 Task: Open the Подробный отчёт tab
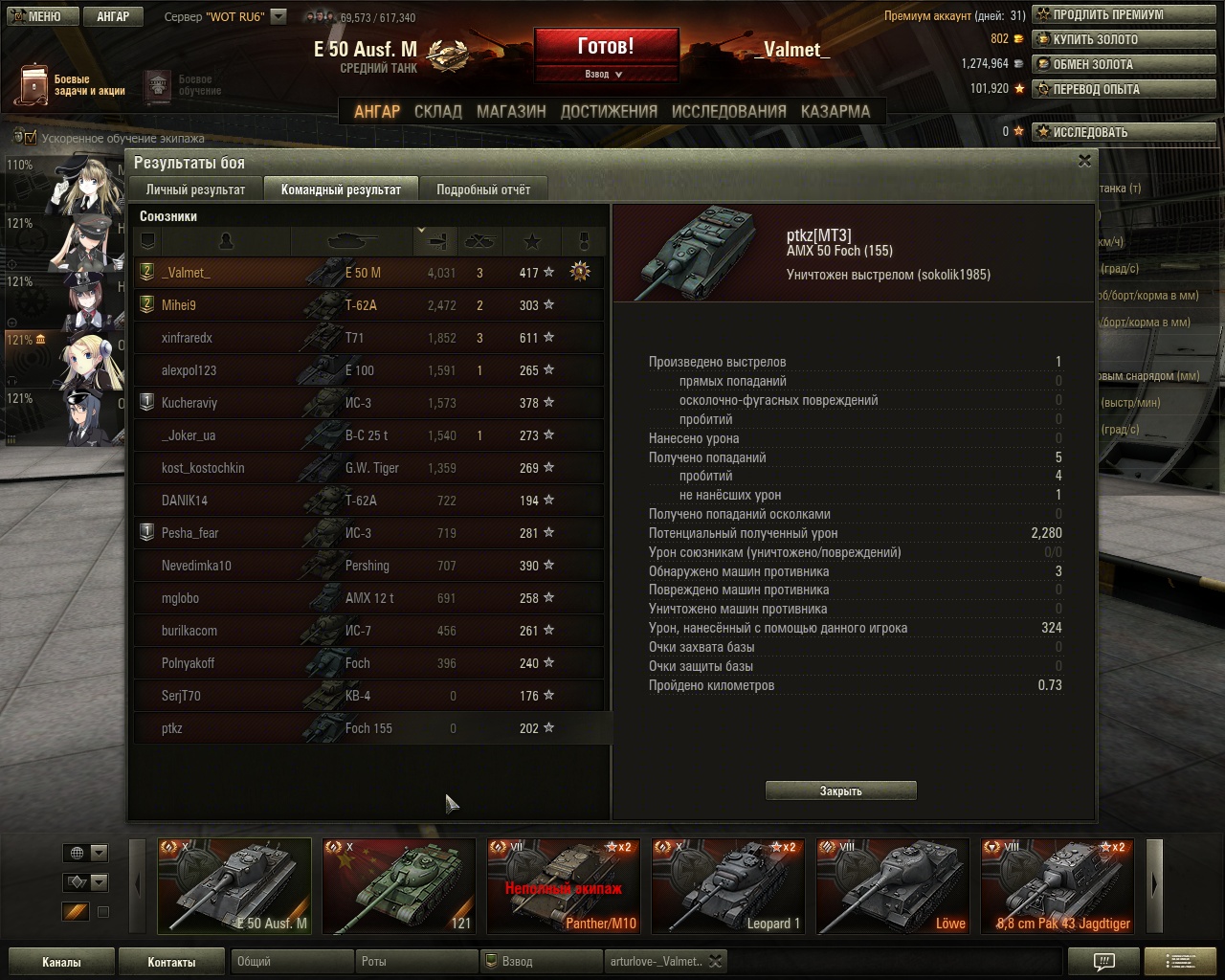tap(483, 189)
